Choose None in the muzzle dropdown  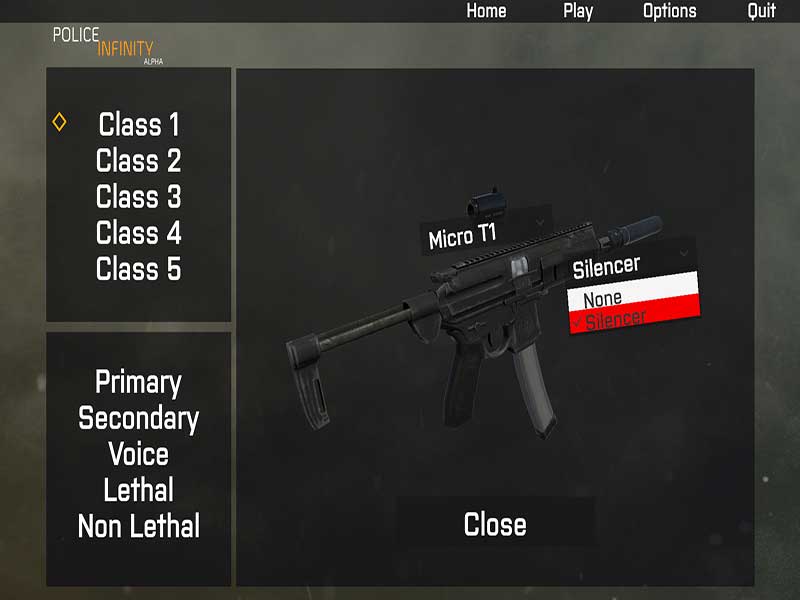632,297
